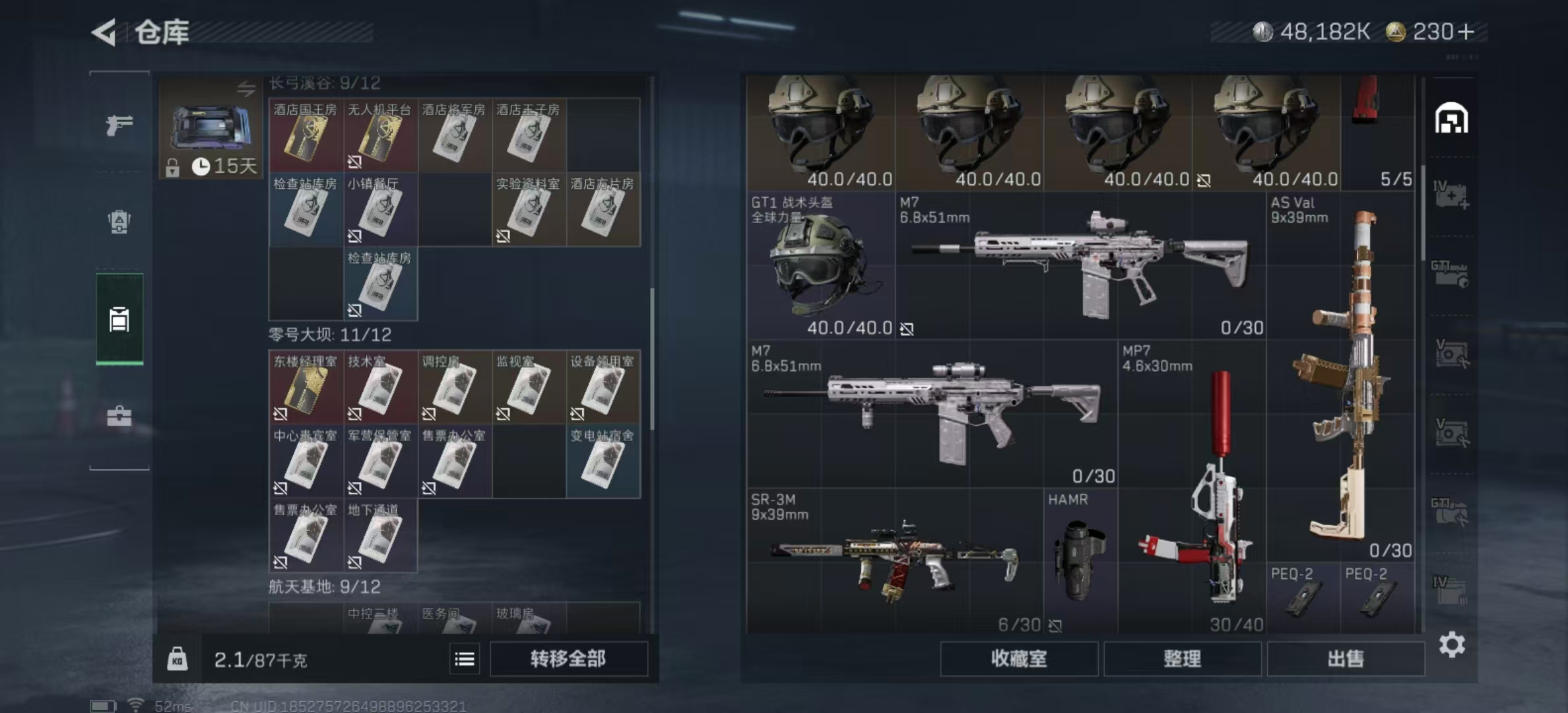Select the pistol/weapons category in left sidebar
1568x713 pixels.
pos(119,124)
